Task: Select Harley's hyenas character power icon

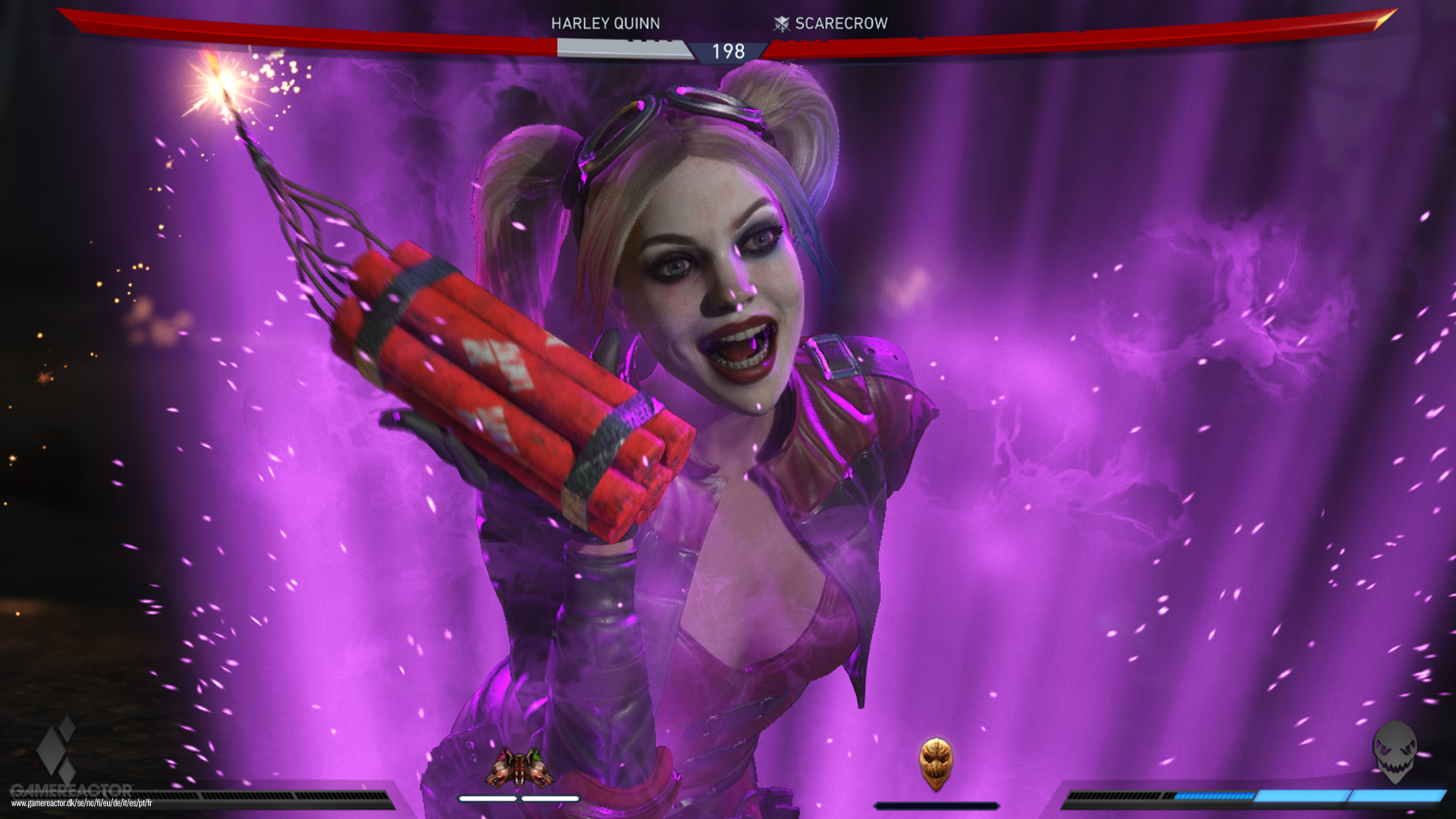Action: click(519, 767)
